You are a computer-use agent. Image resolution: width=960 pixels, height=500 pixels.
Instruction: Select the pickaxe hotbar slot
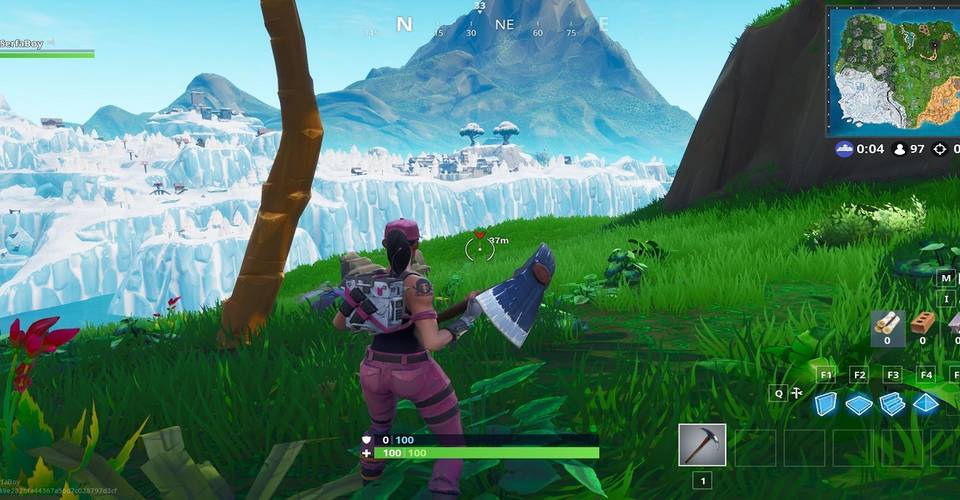(x=701, y=445)
